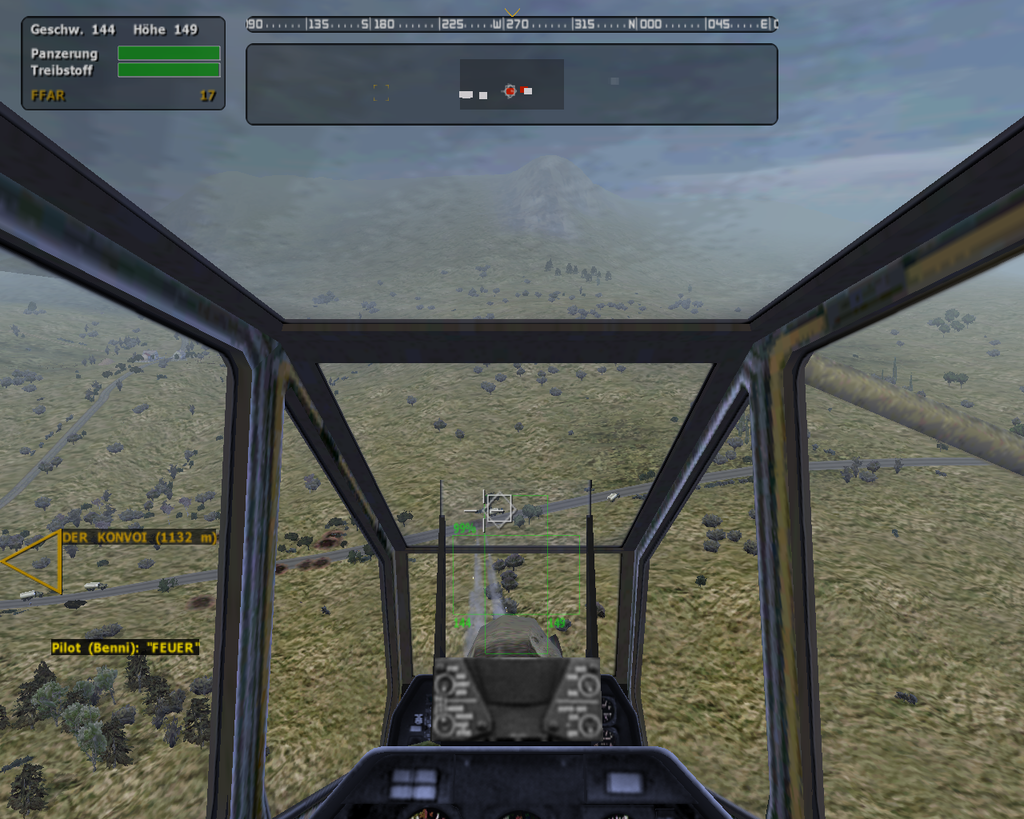Image resolution: width=1024 pixels, height=819 pixels.
Task: Select the red target blip on radar
Action: (510, 91)
